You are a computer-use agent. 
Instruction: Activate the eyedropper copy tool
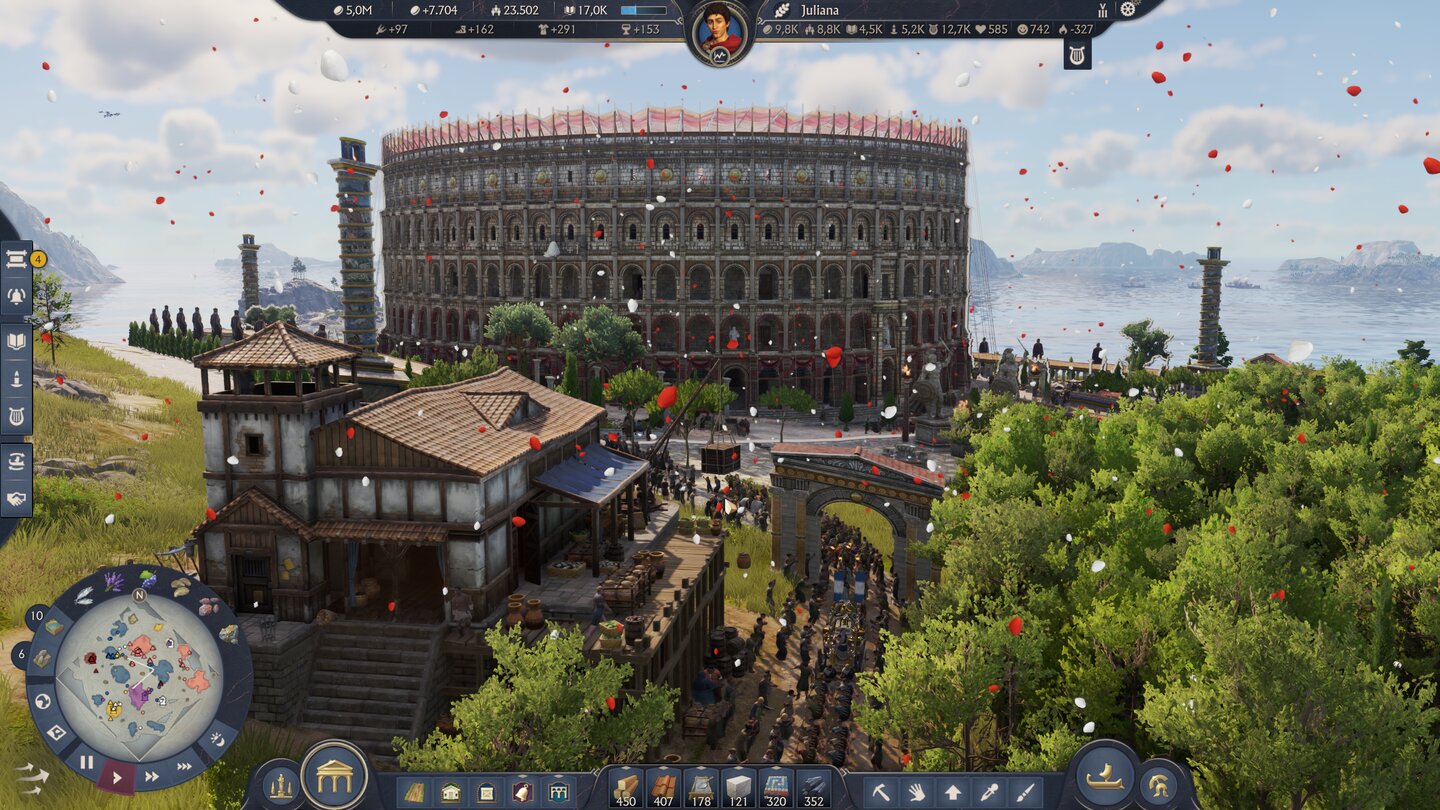tap(988, 792)
